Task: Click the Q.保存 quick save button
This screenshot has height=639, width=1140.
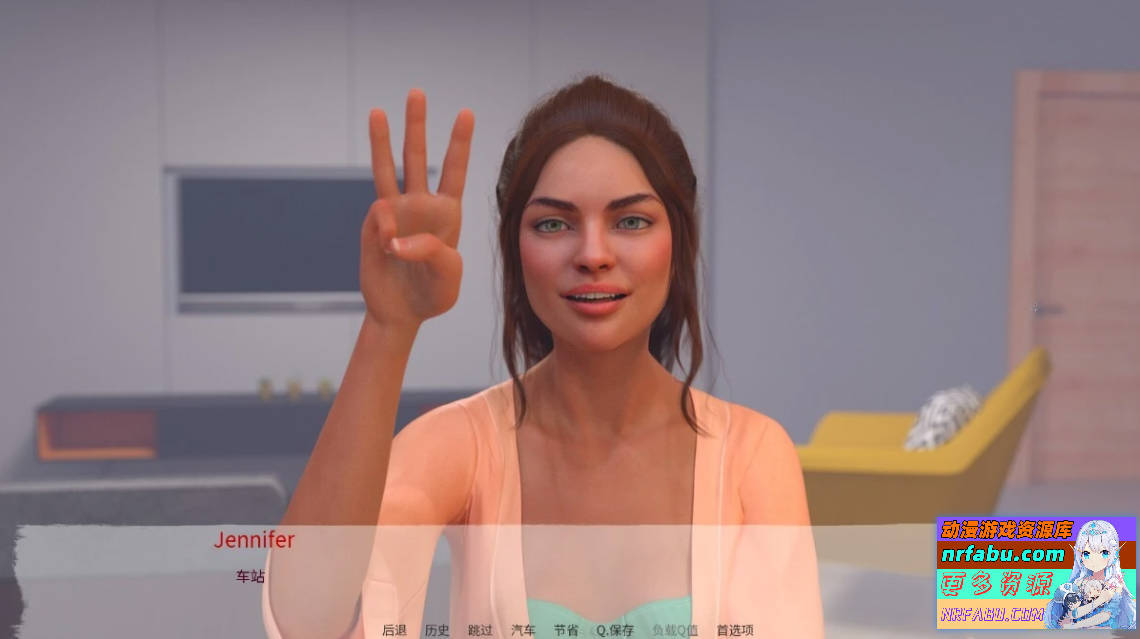Action: (615, 630)
